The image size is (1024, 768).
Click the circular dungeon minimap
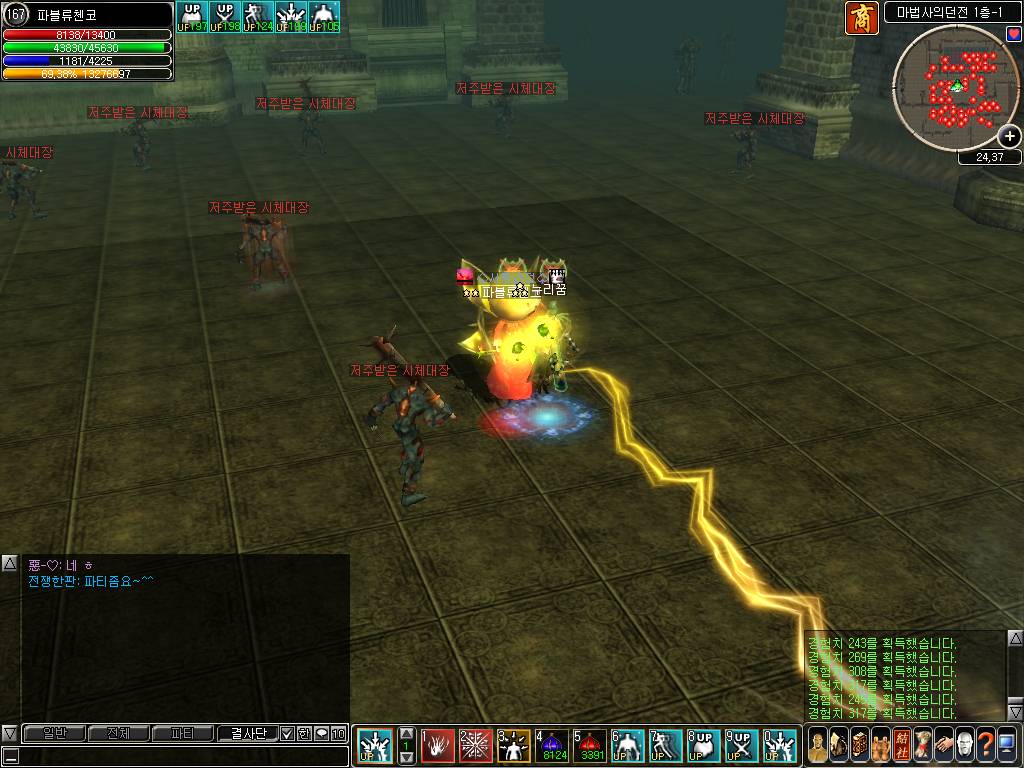[x=955, y=86]
